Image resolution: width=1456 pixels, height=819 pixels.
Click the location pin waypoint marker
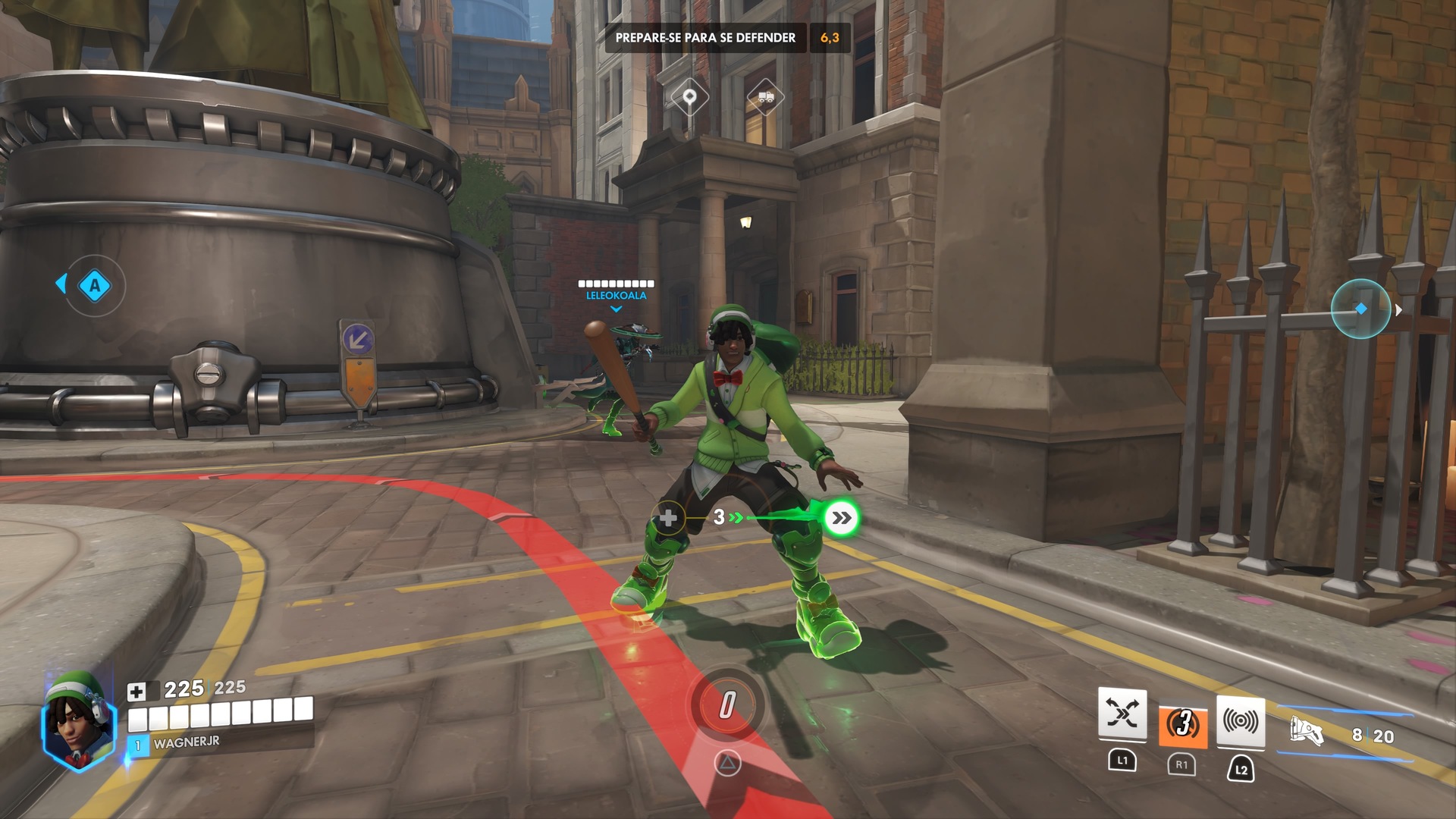(x=689, y=97)
